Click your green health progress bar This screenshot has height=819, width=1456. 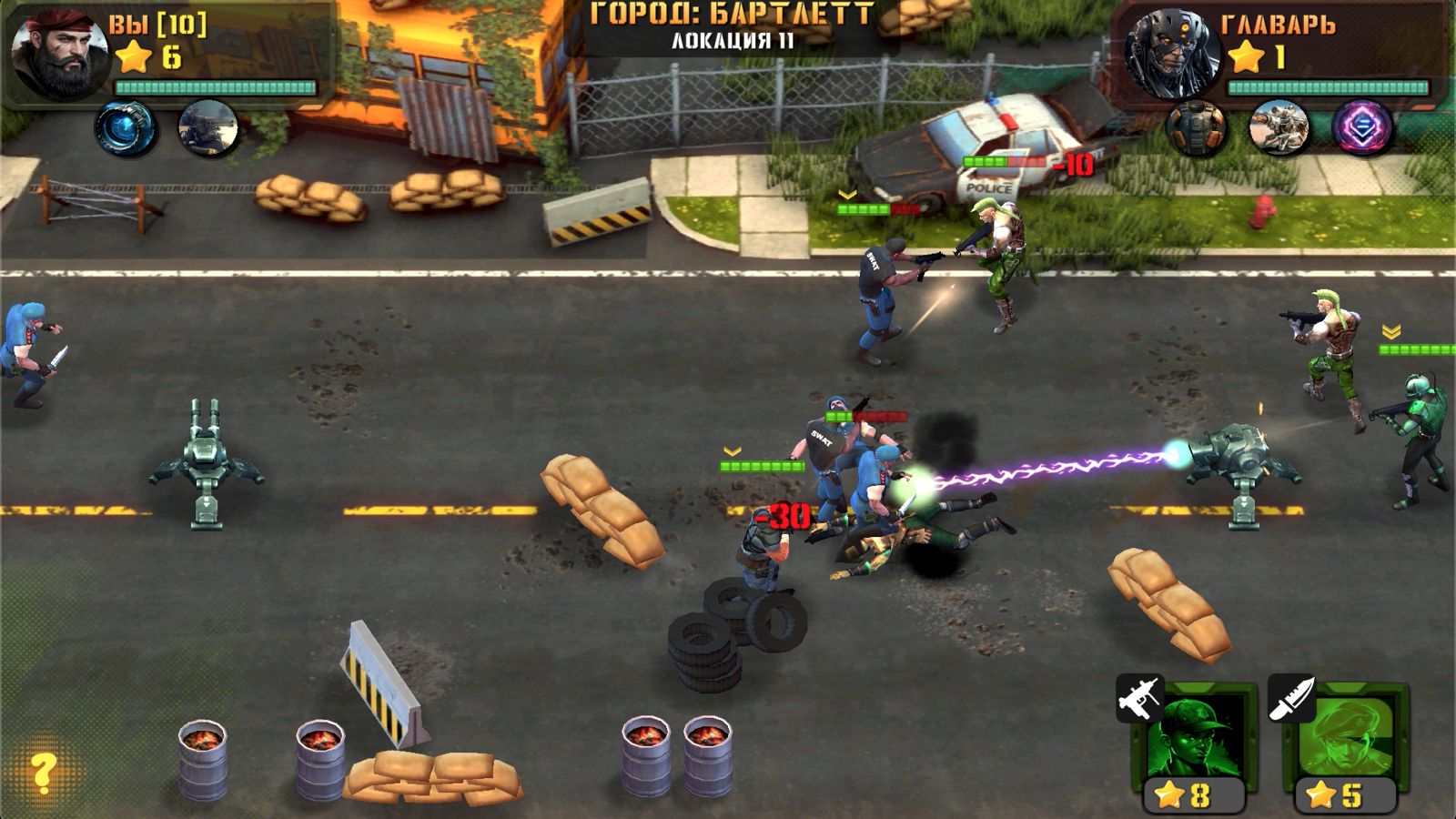pos(209,86)
